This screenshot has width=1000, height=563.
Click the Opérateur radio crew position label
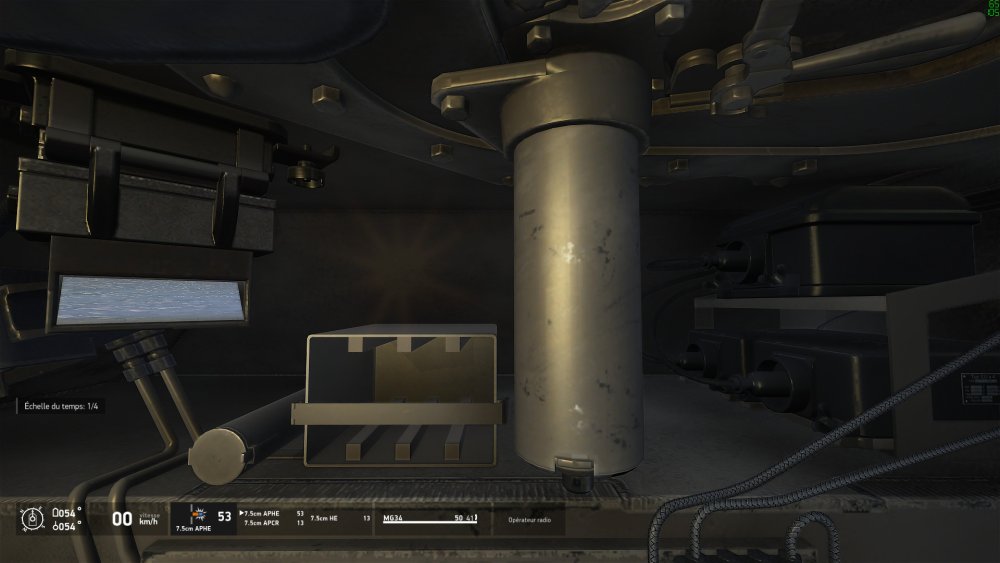click(x=529, y=519)
